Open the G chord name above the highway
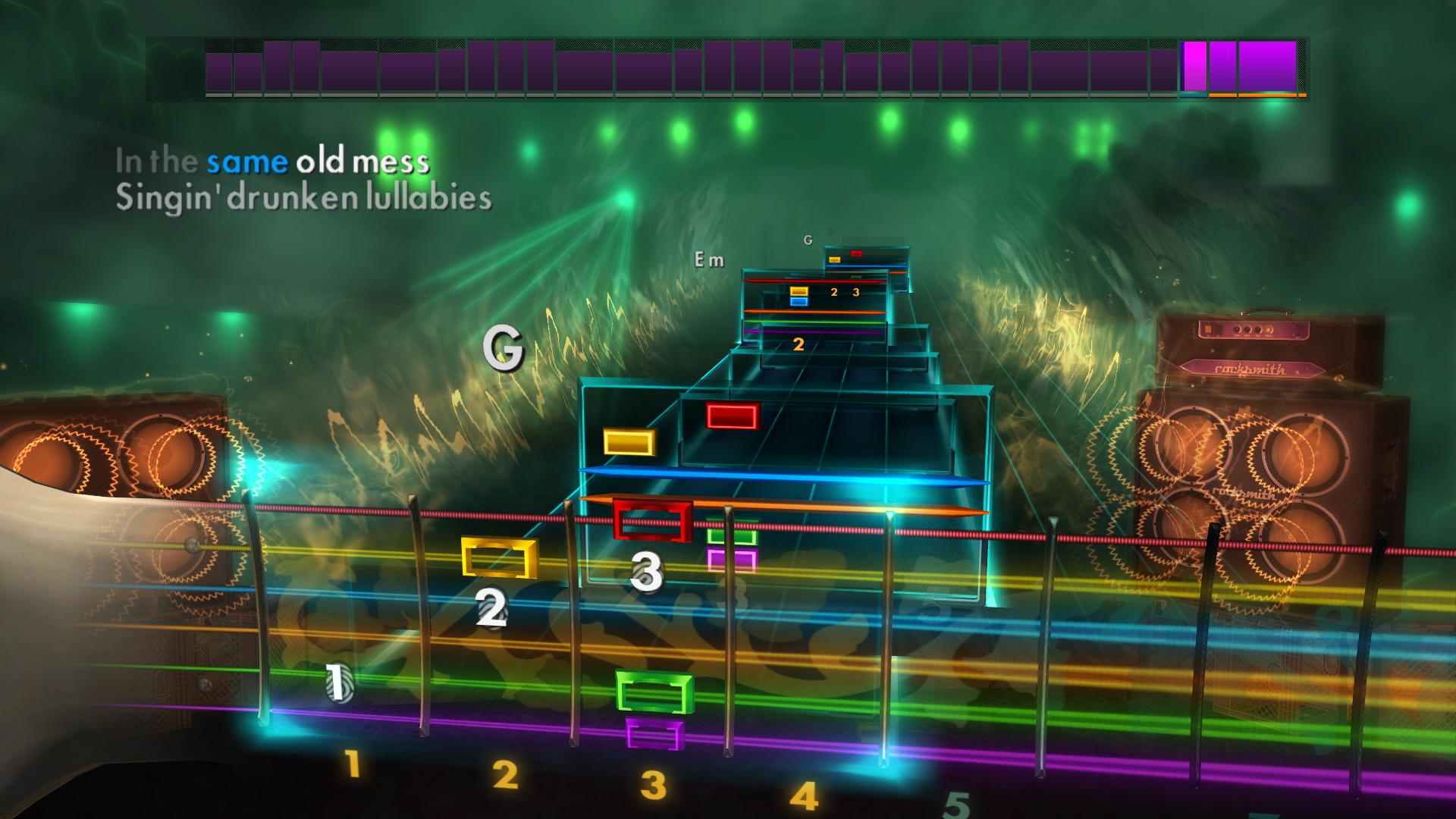Screen dimensions: 1456x819 [x=808, y=240]
